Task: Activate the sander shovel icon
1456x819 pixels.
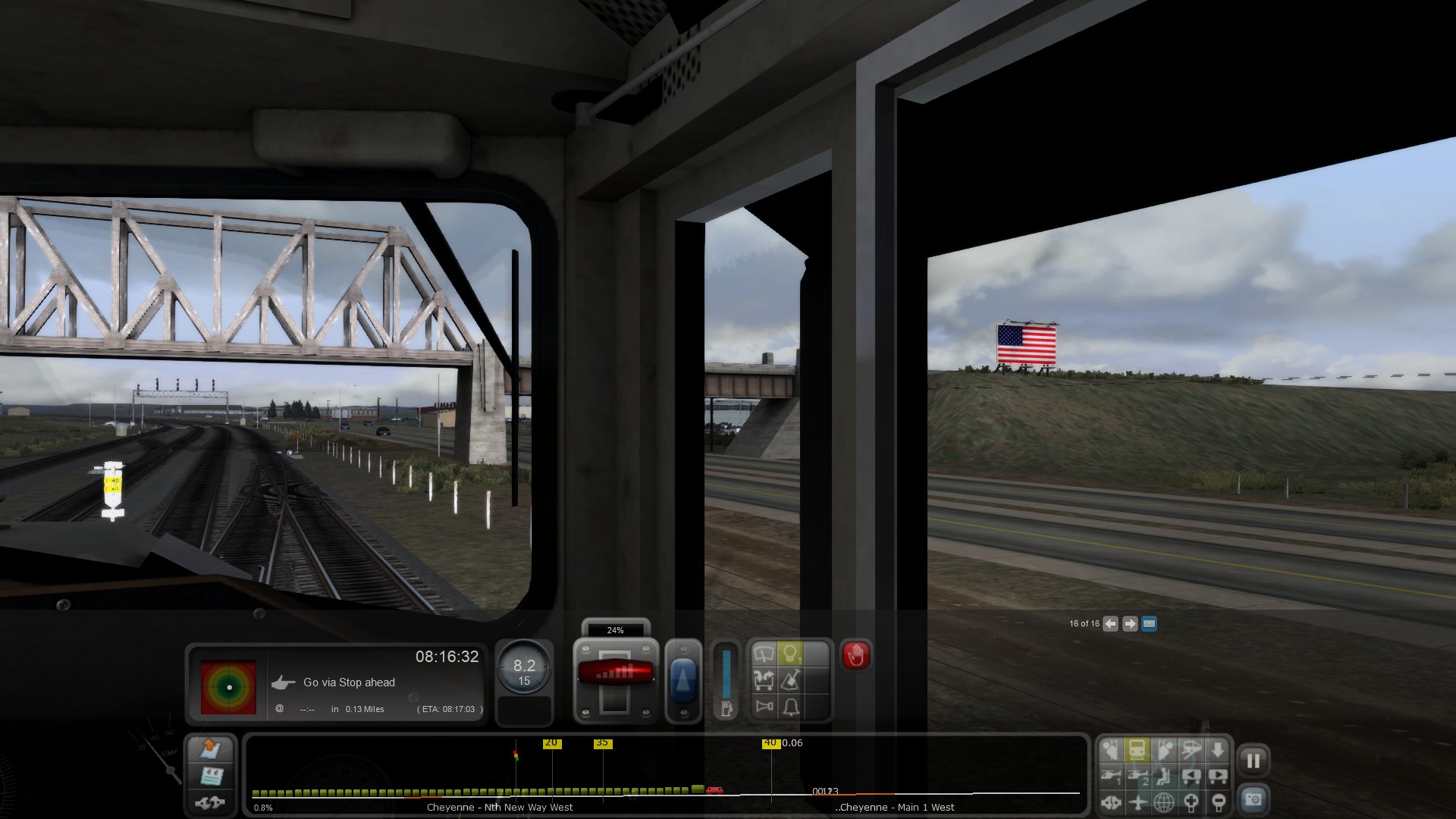Action: pyautogui.click(x=790, y=680)
